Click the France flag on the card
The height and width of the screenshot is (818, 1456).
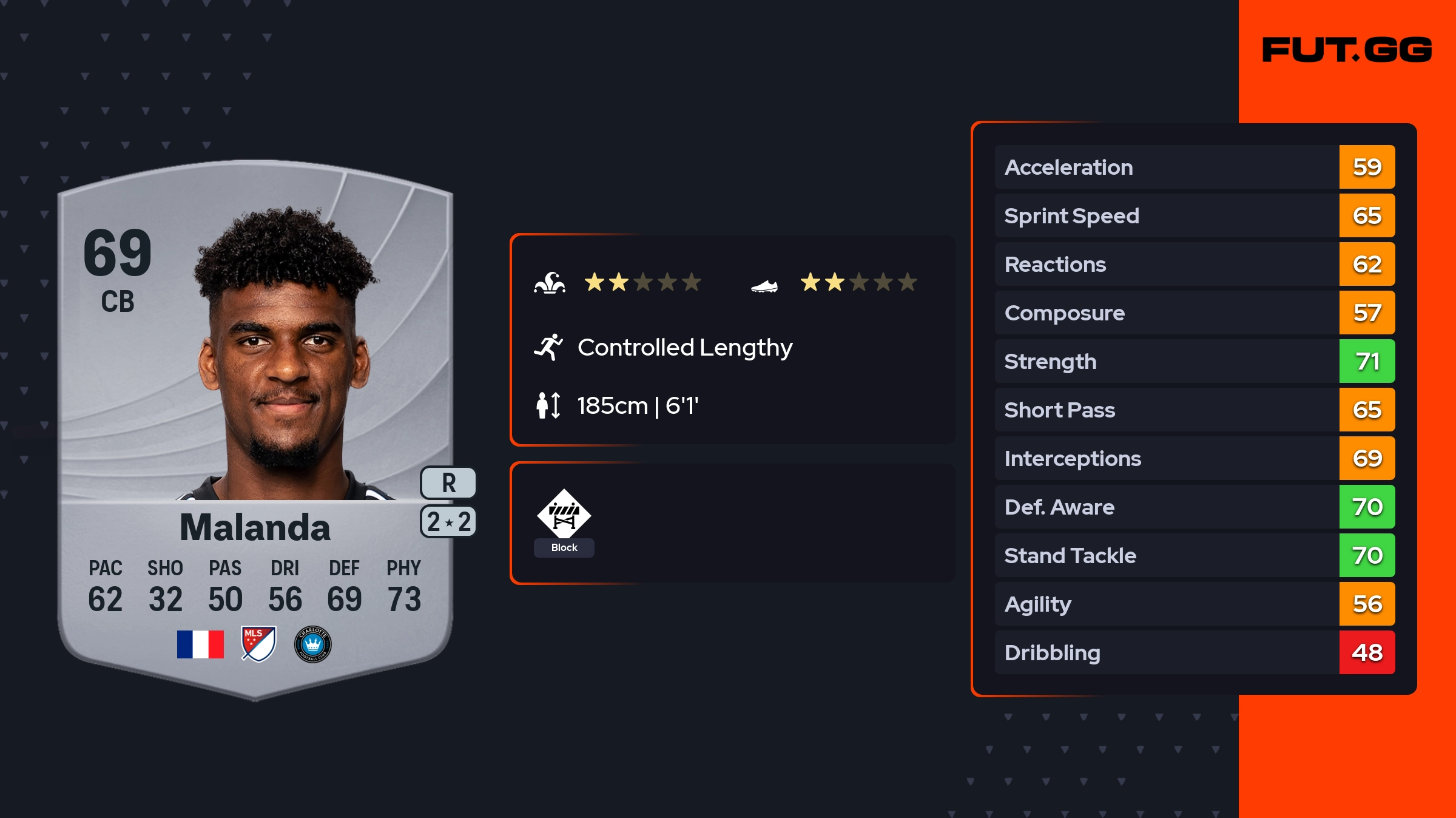click(x=200, y=644)
